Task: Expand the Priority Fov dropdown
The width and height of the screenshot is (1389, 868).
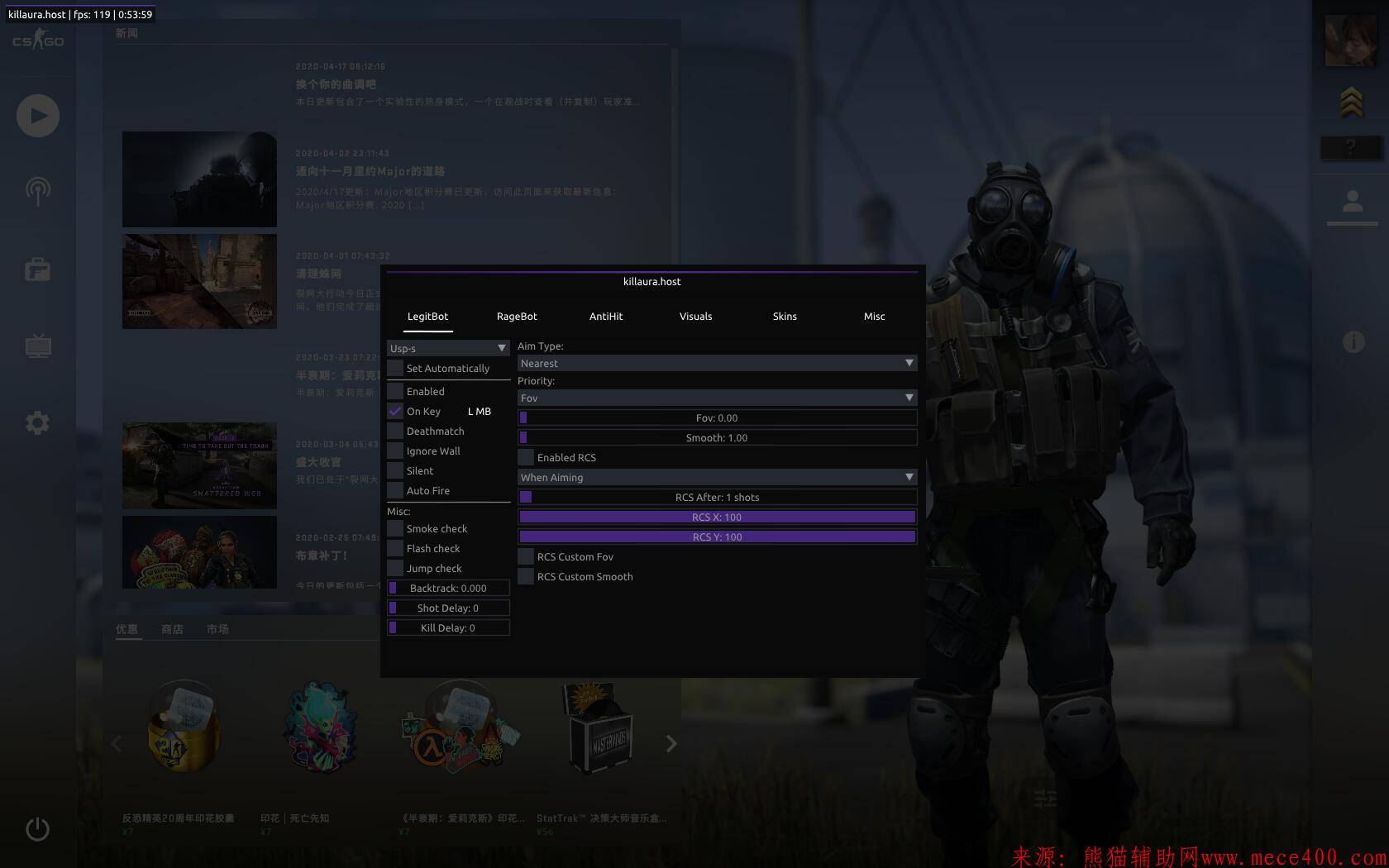Action: pos(716,398)
